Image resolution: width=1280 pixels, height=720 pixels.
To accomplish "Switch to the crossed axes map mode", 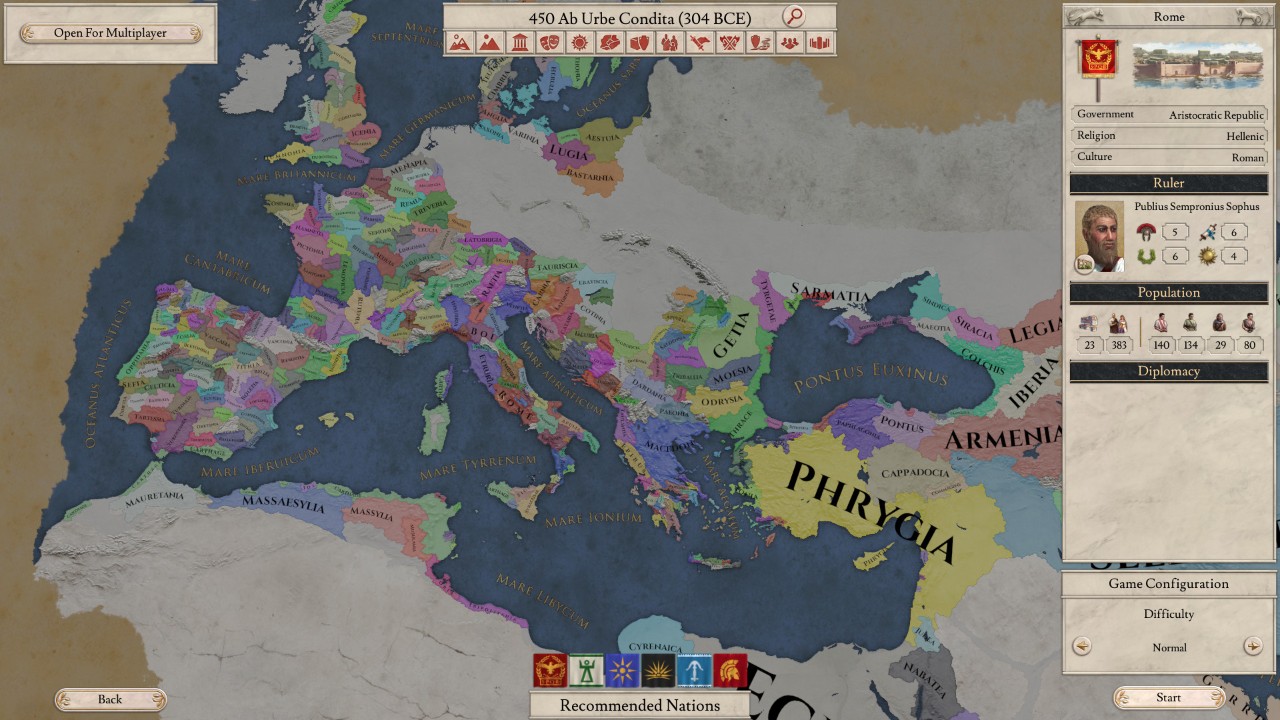I will point(730,43).
